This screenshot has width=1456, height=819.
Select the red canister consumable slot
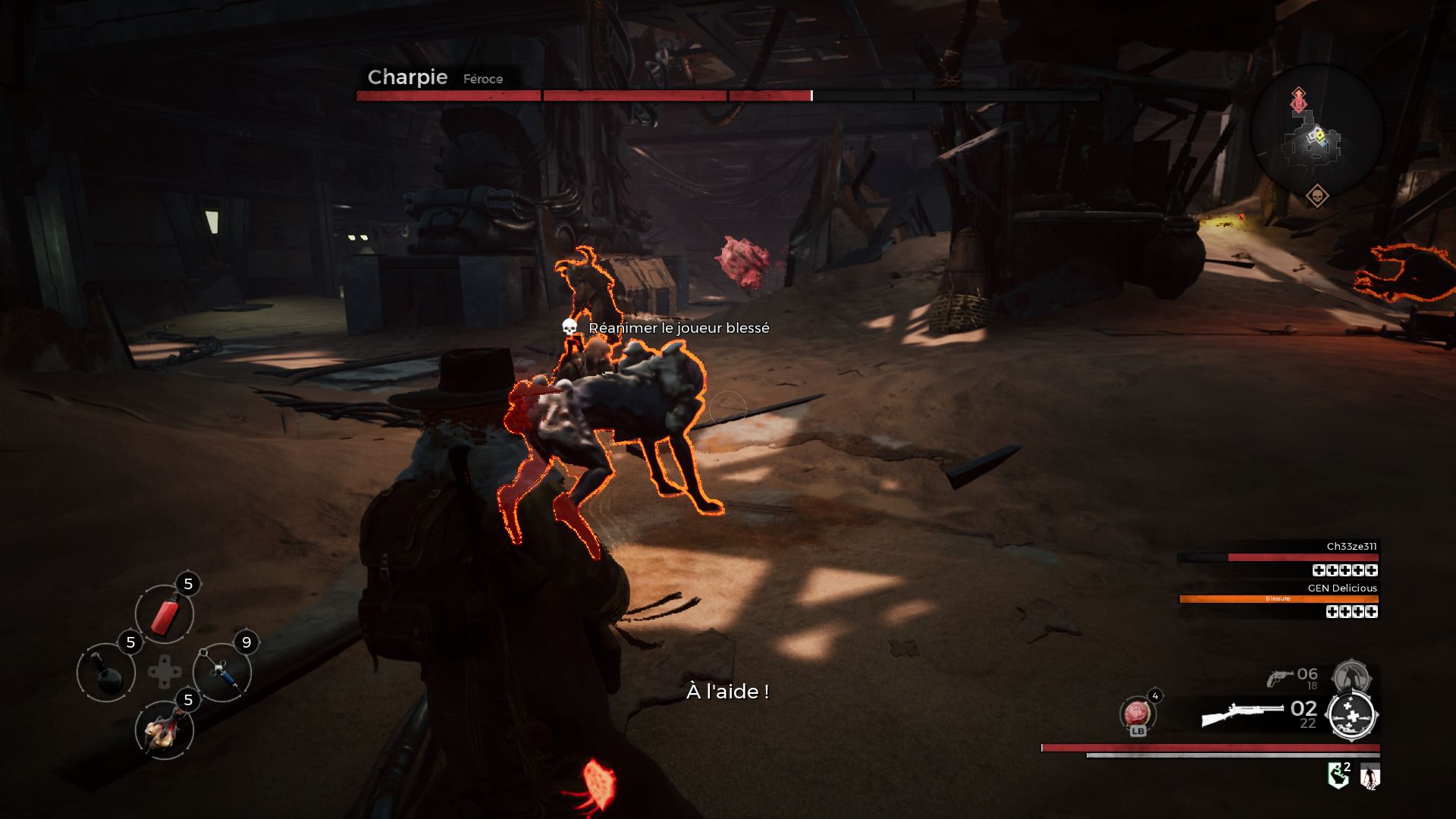coord(164,613)
